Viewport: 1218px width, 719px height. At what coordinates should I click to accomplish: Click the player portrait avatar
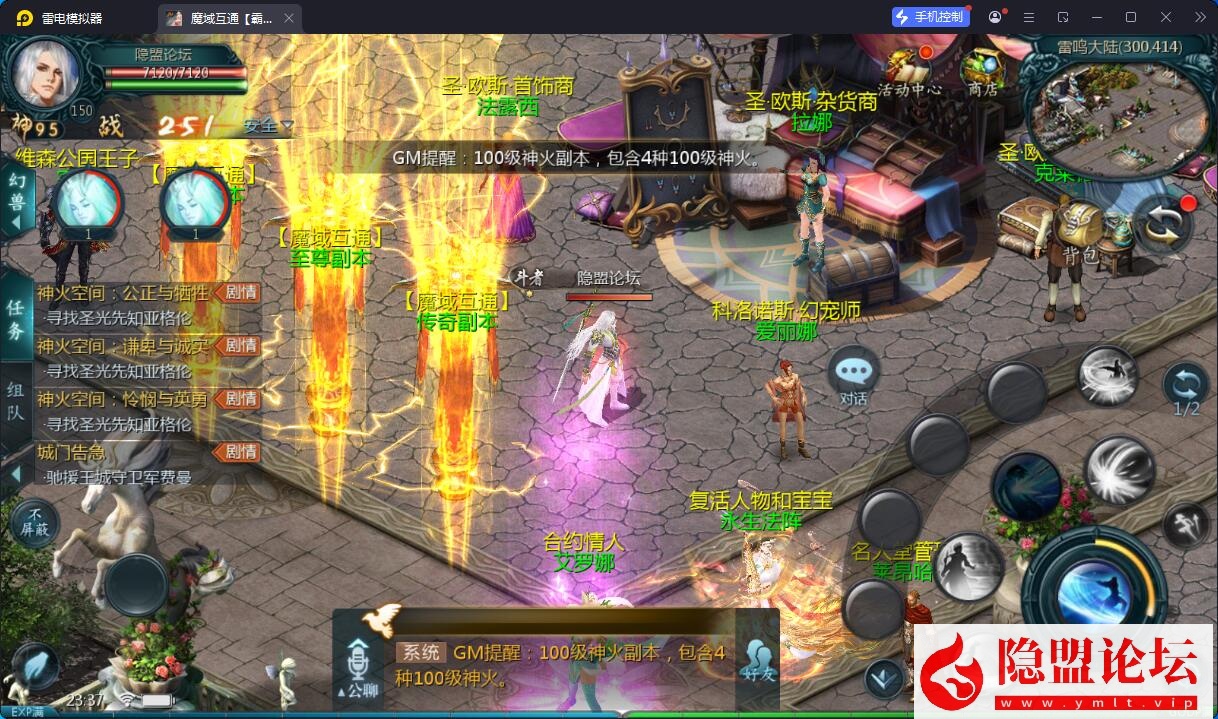pyautogui.click(x=47, y=78)
